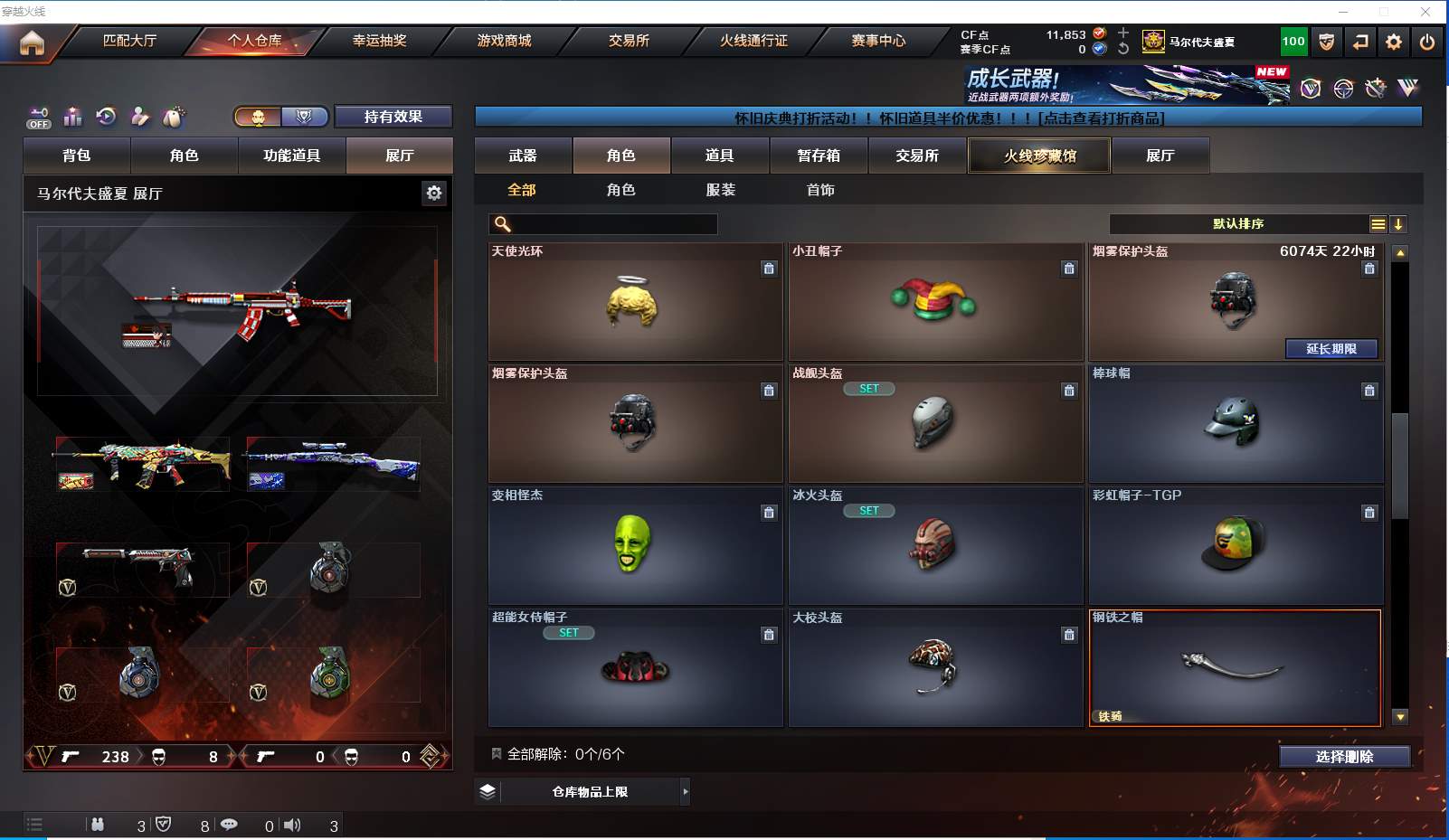Close the game window
The width and height of the screenshot is (1449, 840).
(1425, 12)
